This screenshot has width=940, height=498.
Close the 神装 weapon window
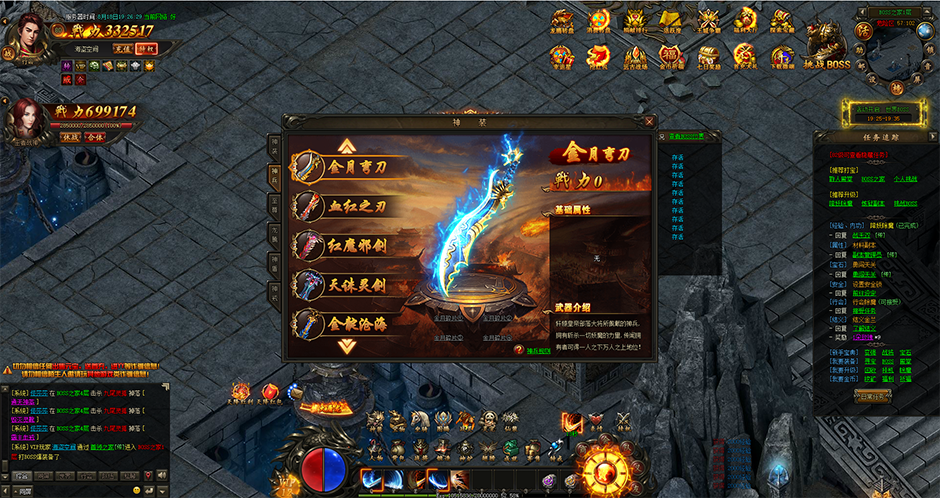(650, 122)
